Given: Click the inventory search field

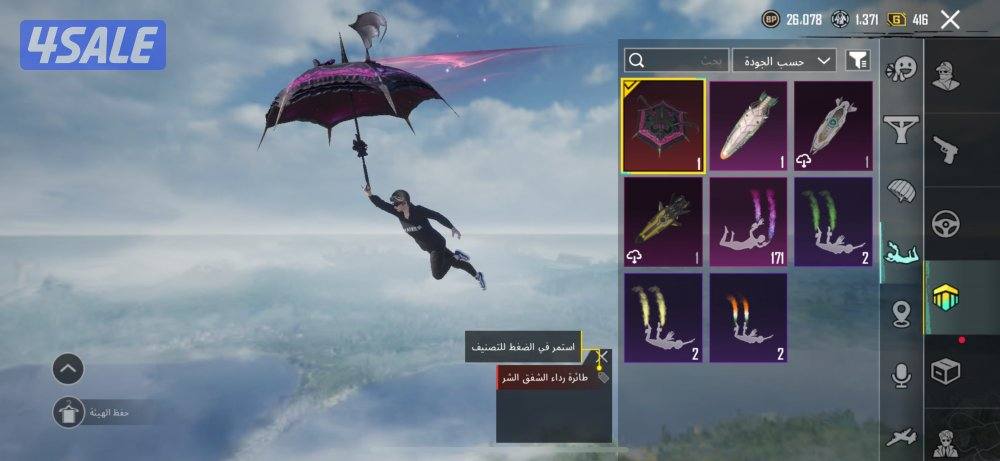Looking at the screenshot, I should (x=676, y=61).
